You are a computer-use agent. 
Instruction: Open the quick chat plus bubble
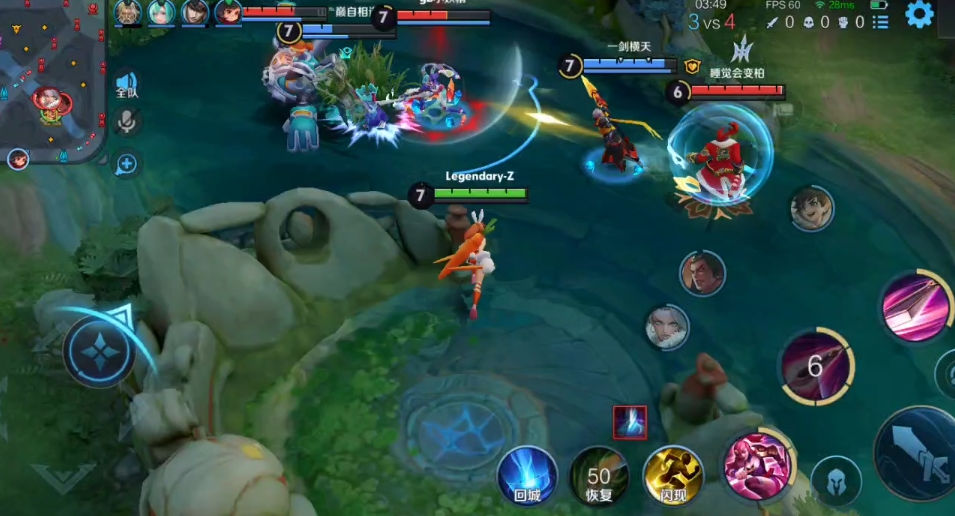(126, 163)
